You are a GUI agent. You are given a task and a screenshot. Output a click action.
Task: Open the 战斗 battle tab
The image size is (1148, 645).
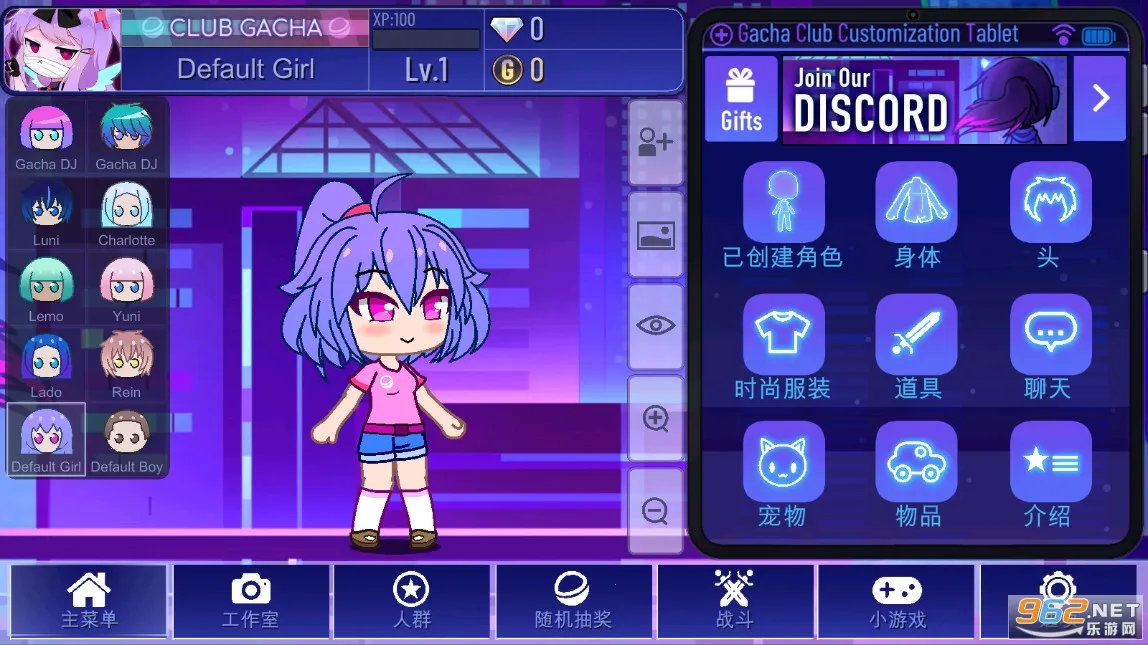[735, 601]
